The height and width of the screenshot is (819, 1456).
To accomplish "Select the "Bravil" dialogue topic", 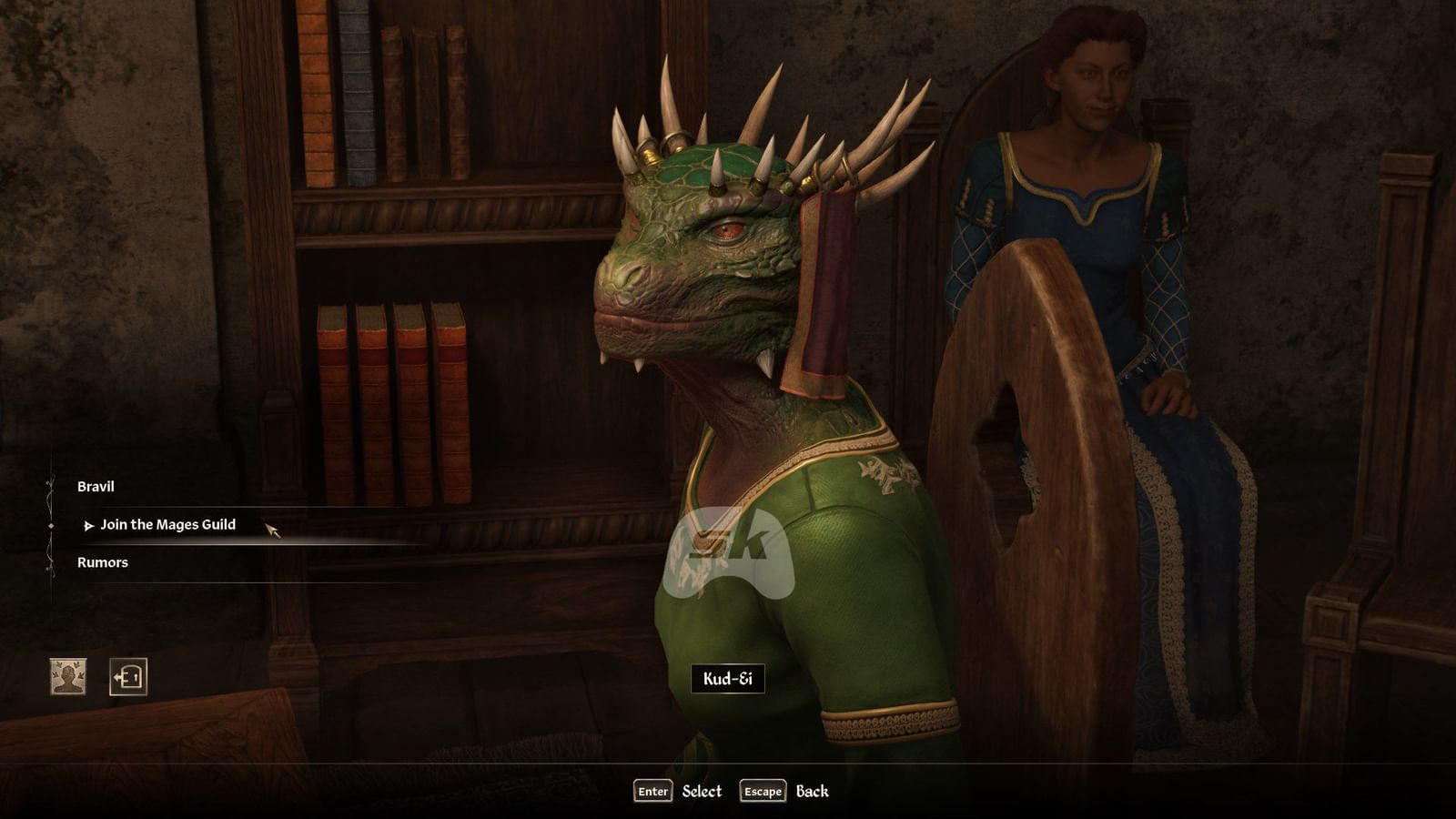I will click(95, 487).
